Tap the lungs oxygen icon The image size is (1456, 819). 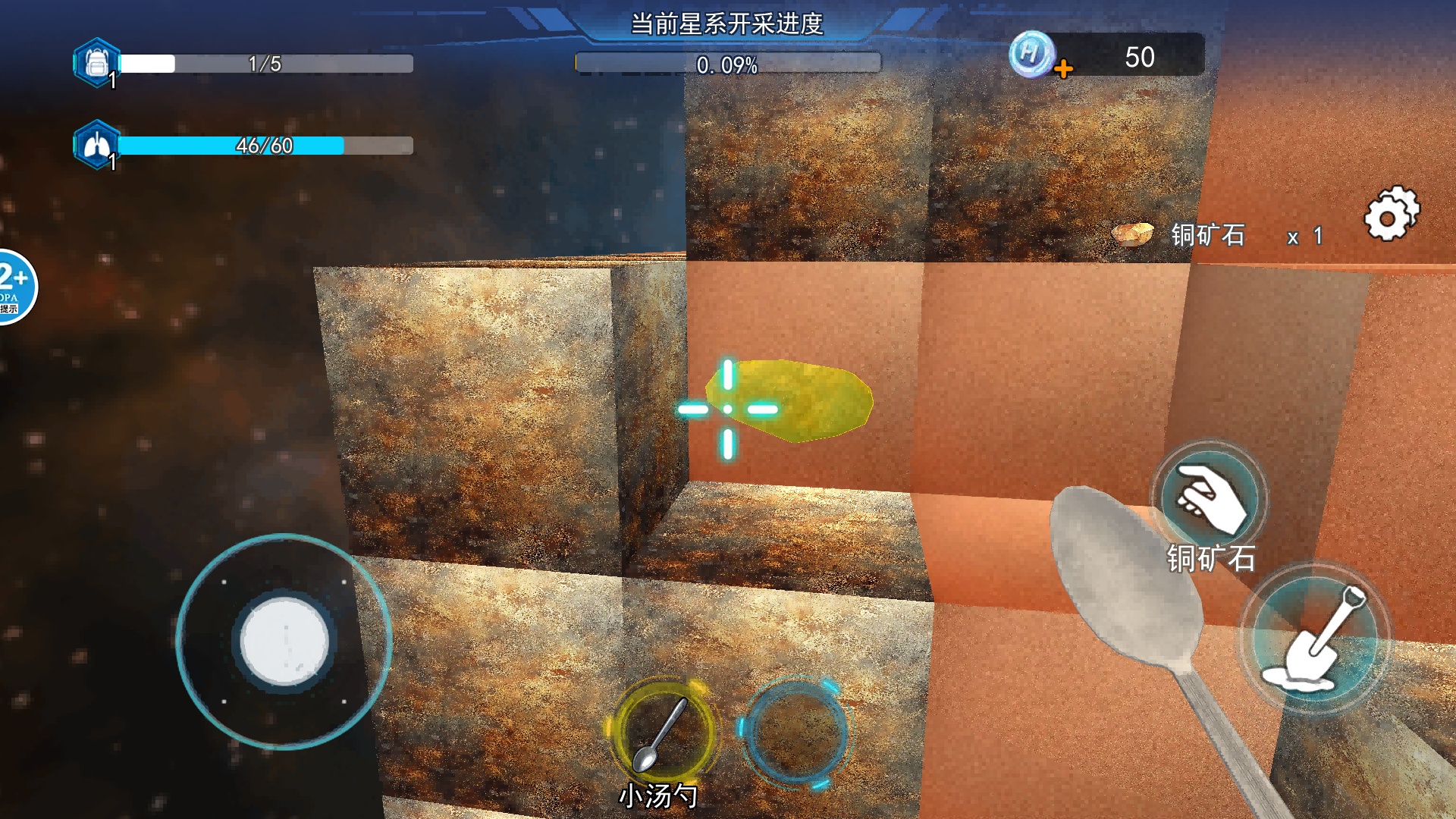click(96, 145)
